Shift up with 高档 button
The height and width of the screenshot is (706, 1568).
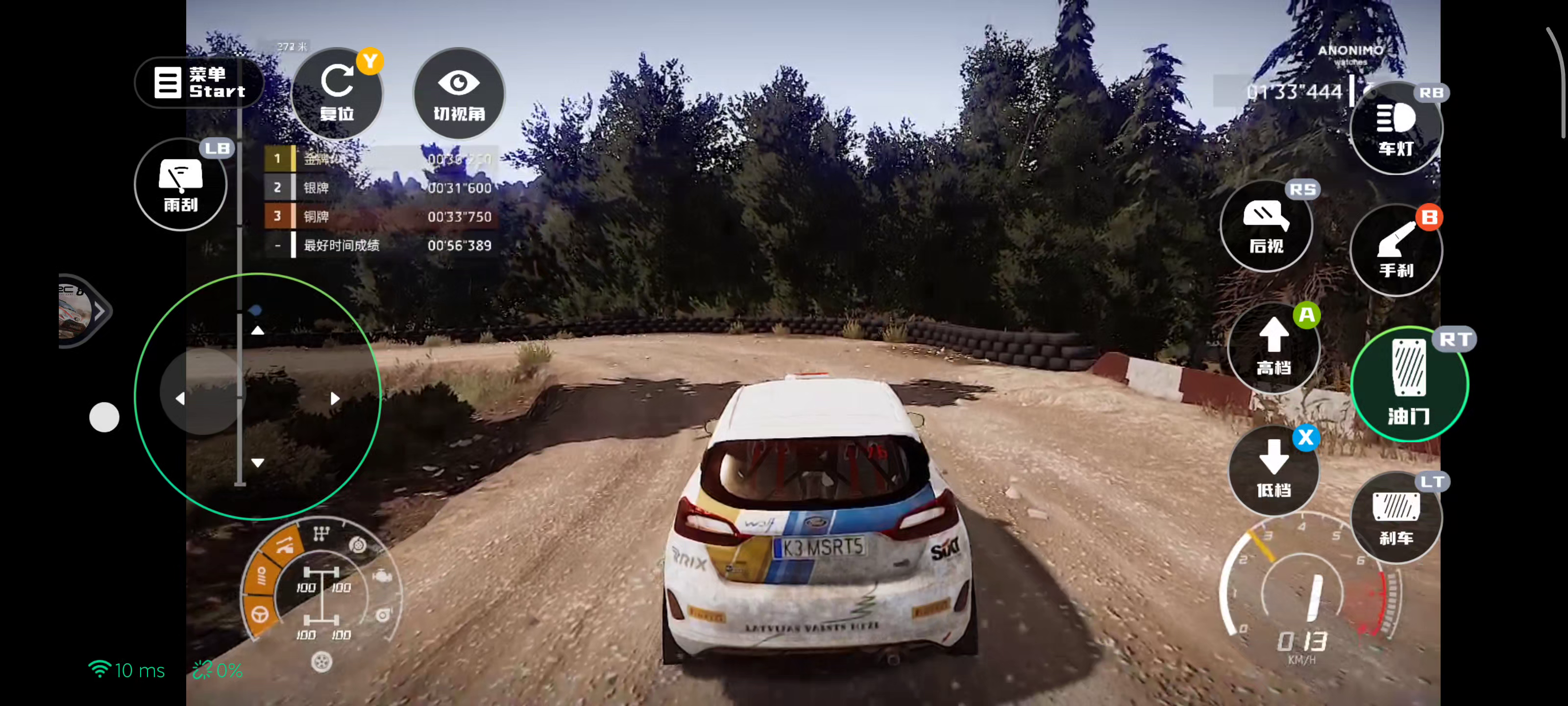(1274, 348)
